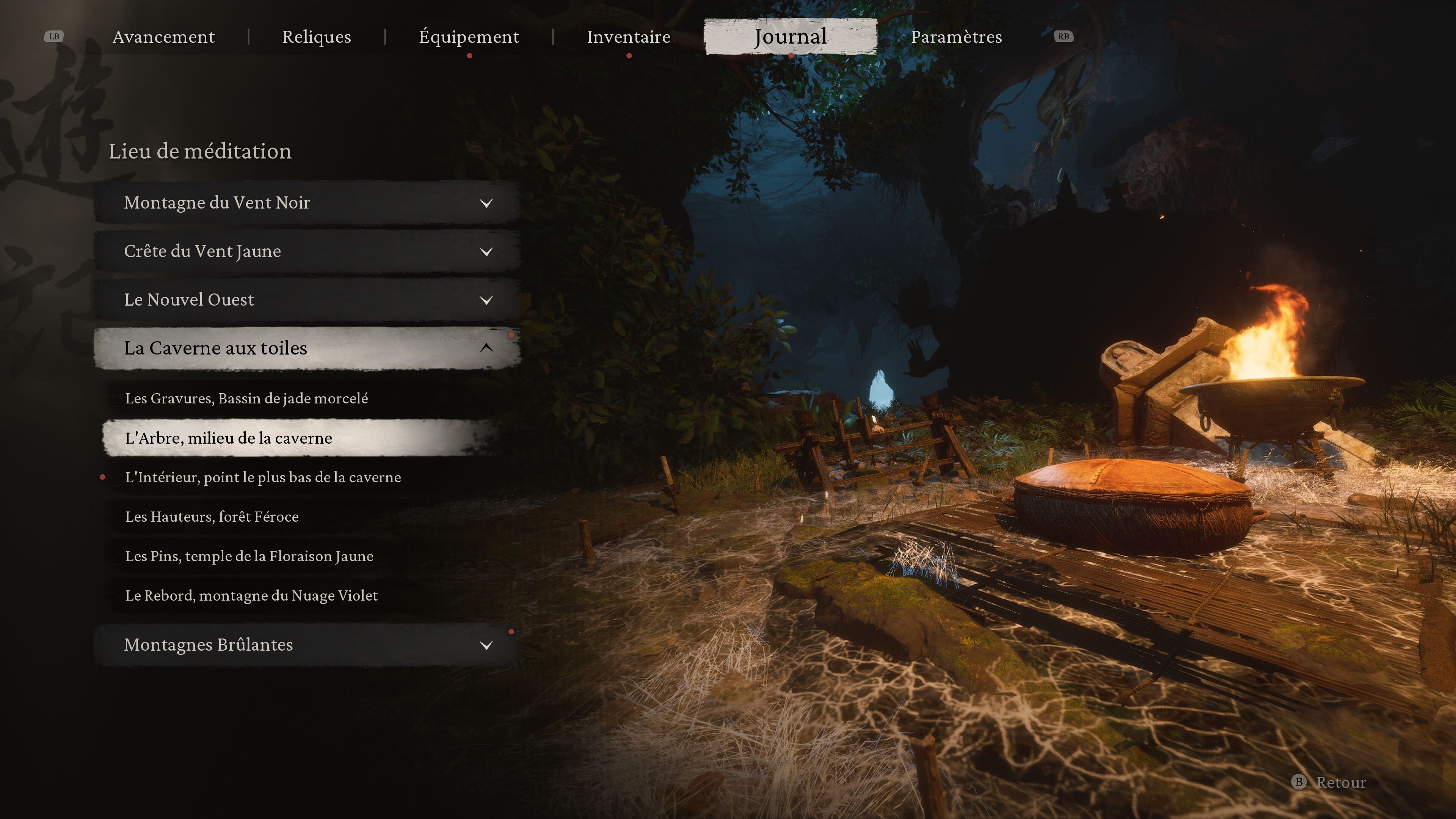Choose L'Arbre, milieu de la caverne
This screenshot has height=819, width=1456.
228,438
